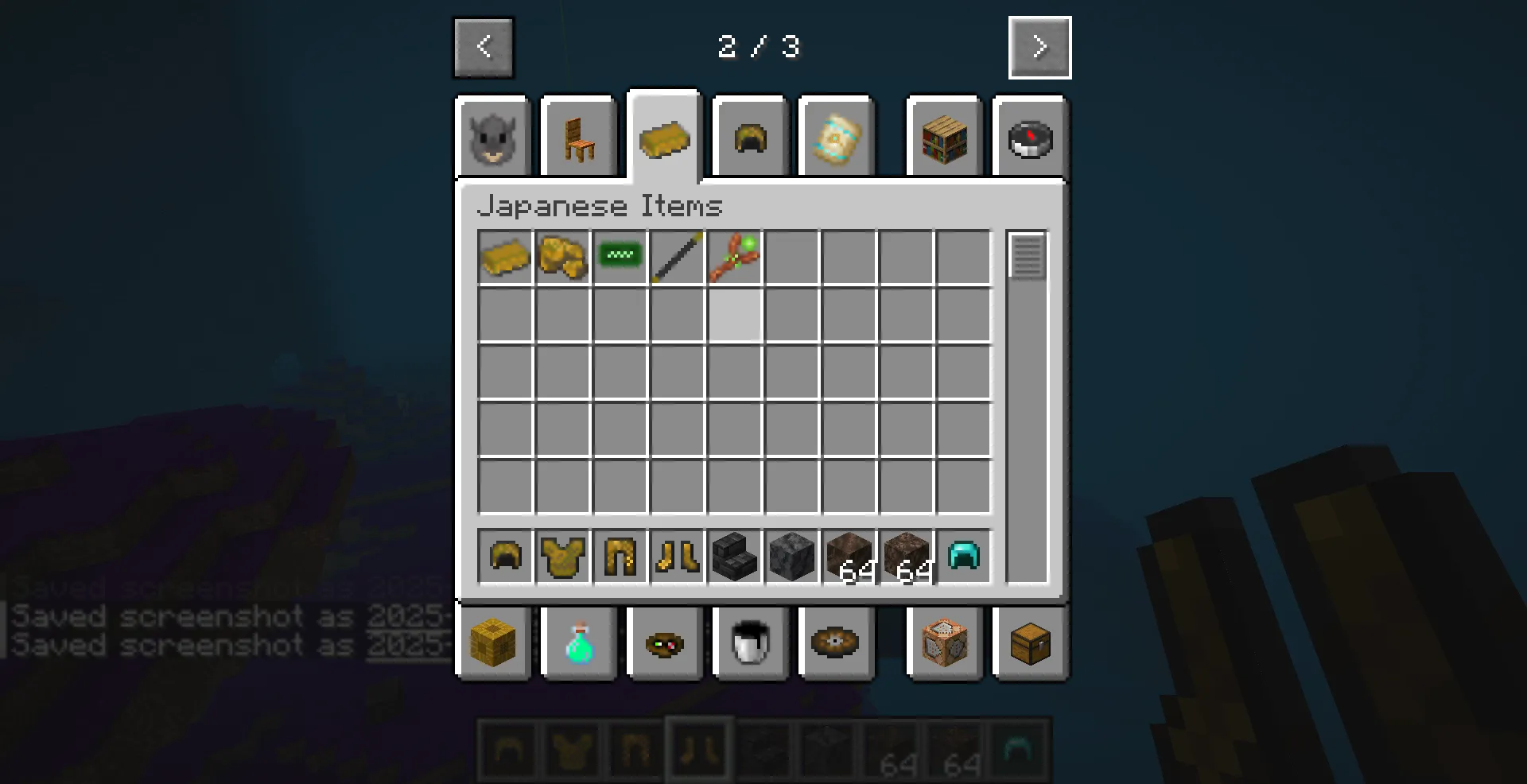Click the disc-shaped tab icon
1527x784 pixels.
[x=836, y=644]
